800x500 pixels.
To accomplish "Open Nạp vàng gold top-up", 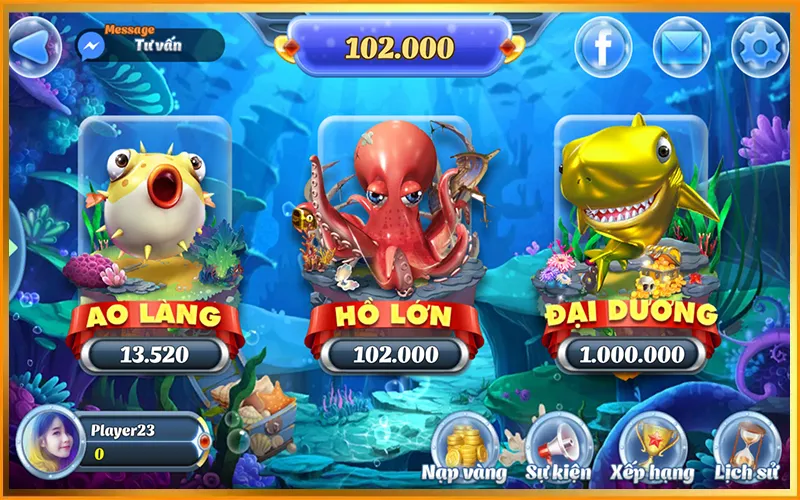I will pyautogui.click(x=464, y=445).
